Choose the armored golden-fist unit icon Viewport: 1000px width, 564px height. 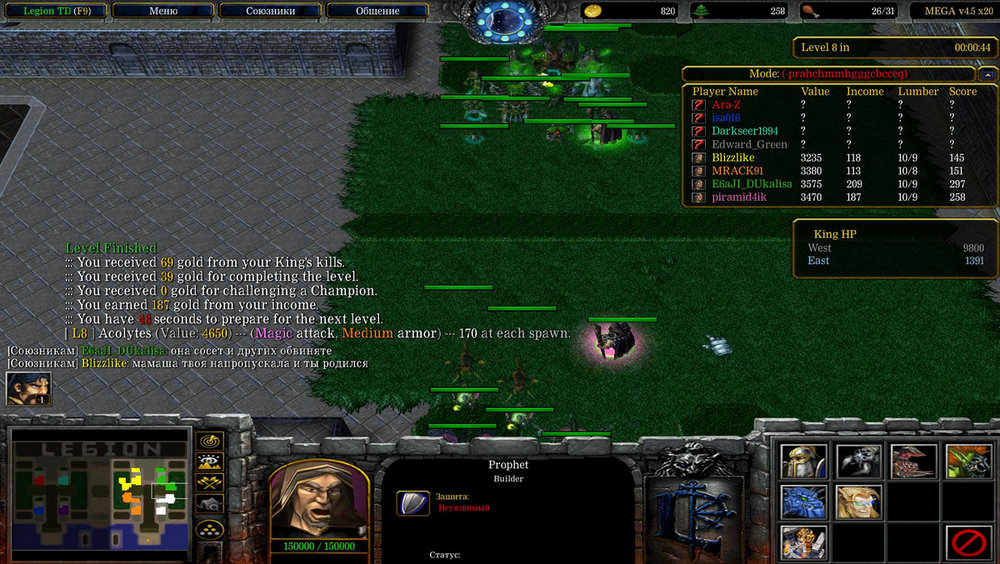click(x=804, y=543)
